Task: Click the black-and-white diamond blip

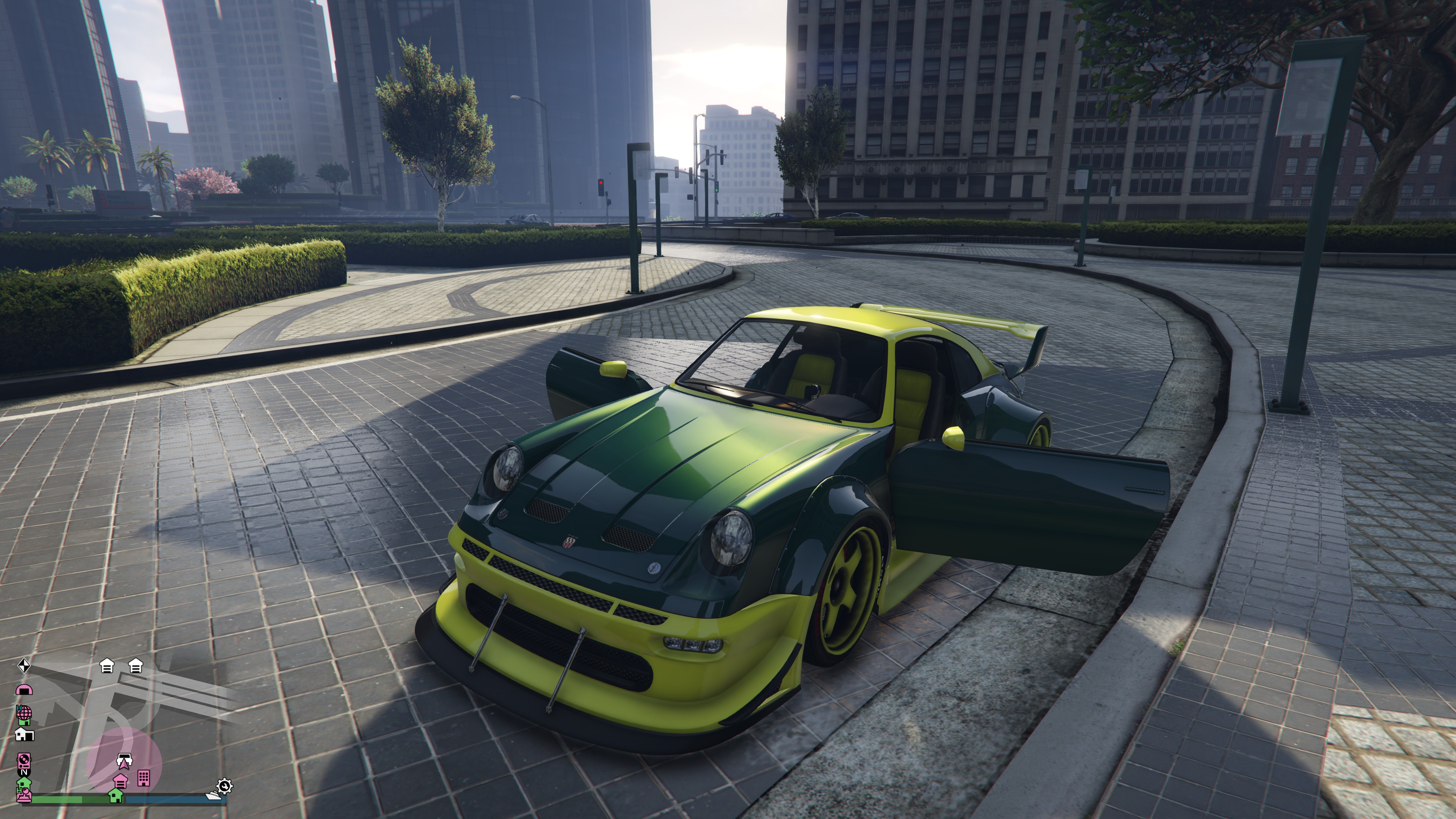Action: (x=23, y=666)
